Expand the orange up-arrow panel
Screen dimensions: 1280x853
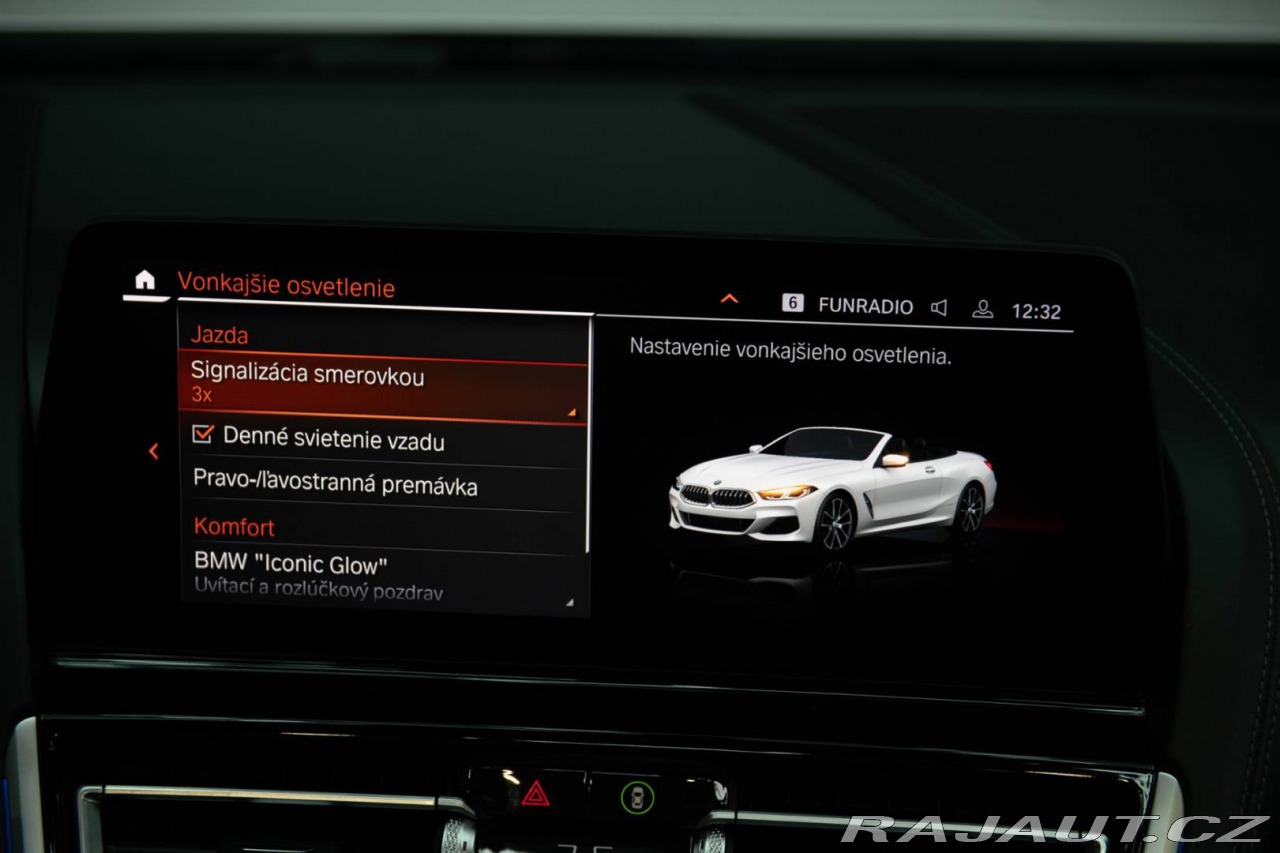(729, 299)
